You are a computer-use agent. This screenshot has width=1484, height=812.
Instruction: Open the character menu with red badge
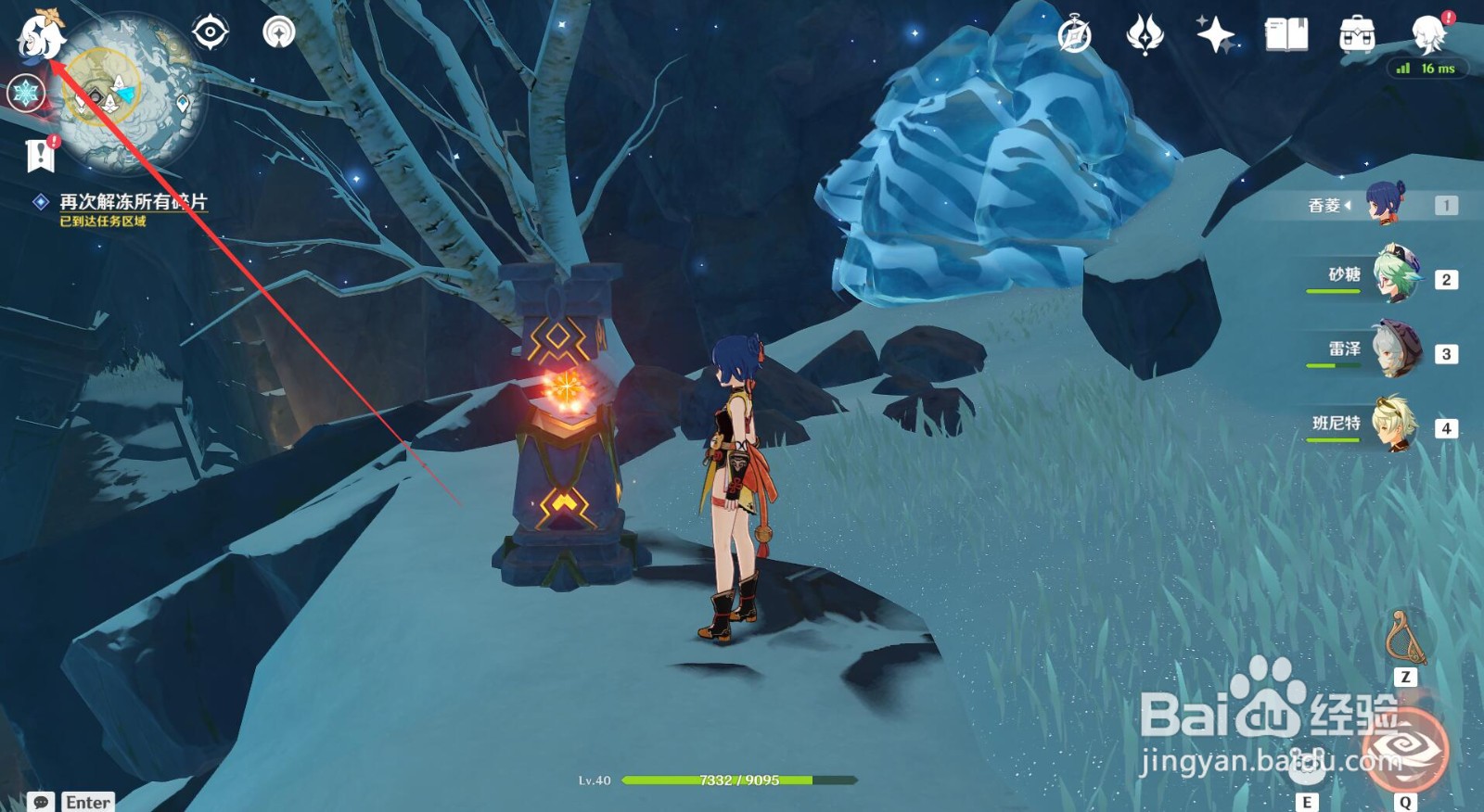click(x=1428, y=35)
